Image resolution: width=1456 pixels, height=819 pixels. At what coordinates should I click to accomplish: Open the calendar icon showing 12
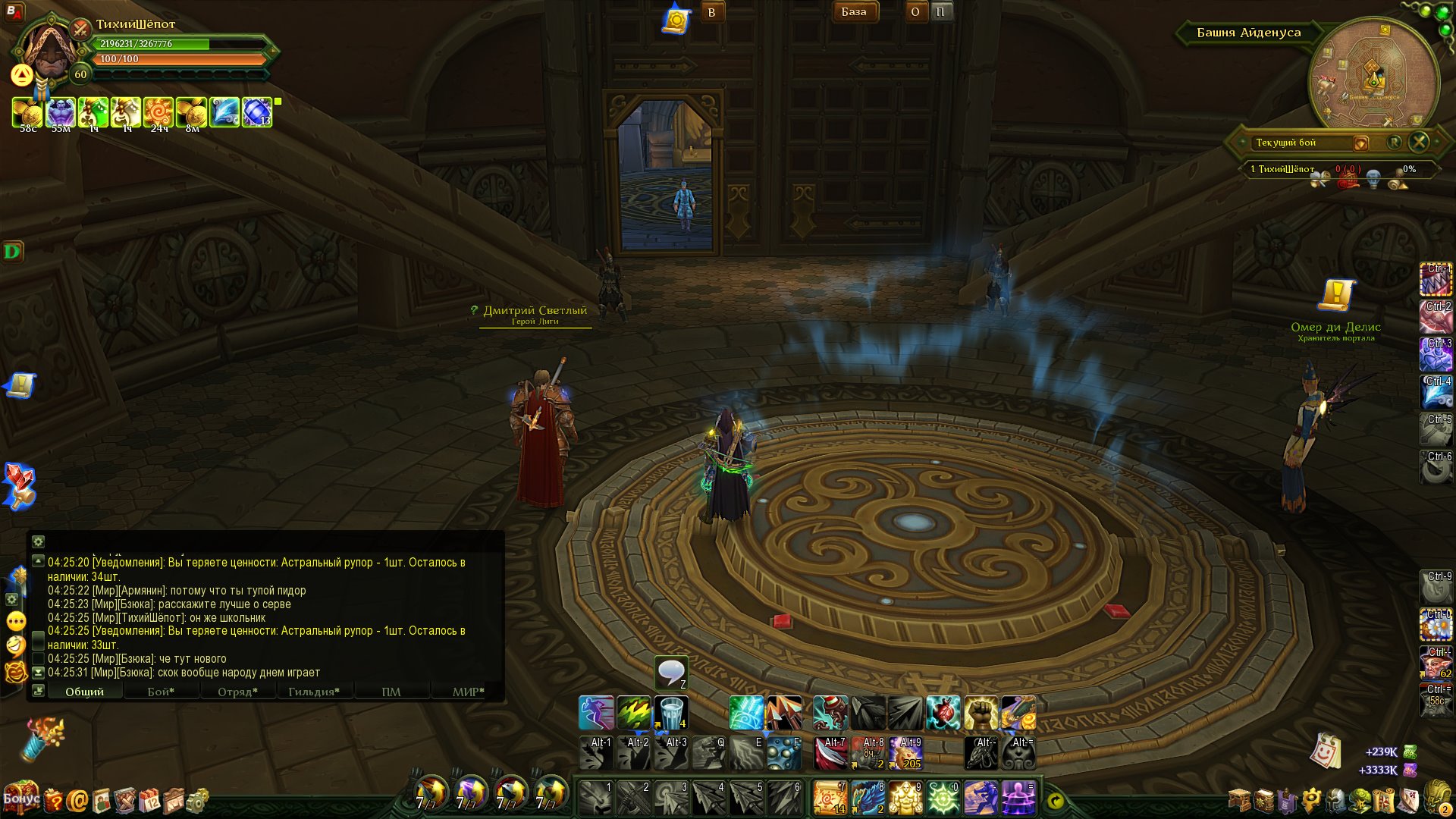149,801
